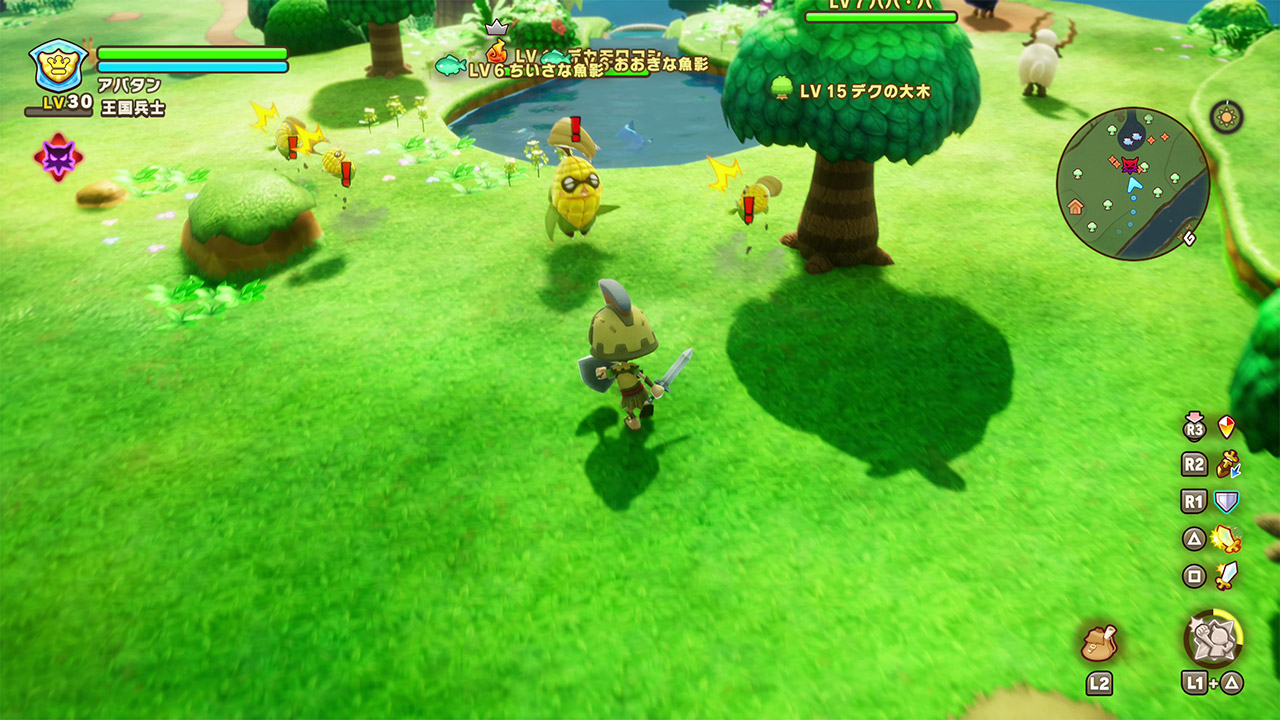This screenshot has height=720, width=1280.
Task: Select the red demon marker on the minimap
Action: tap(1130, 165)
